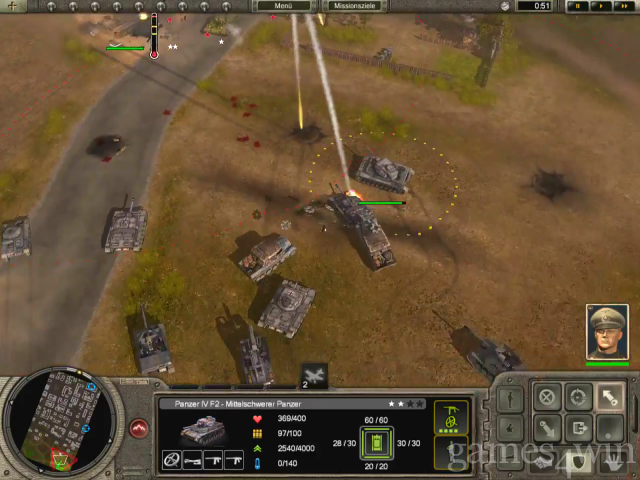Activate the crossed-circle stop command

click(x=547, y=396)
